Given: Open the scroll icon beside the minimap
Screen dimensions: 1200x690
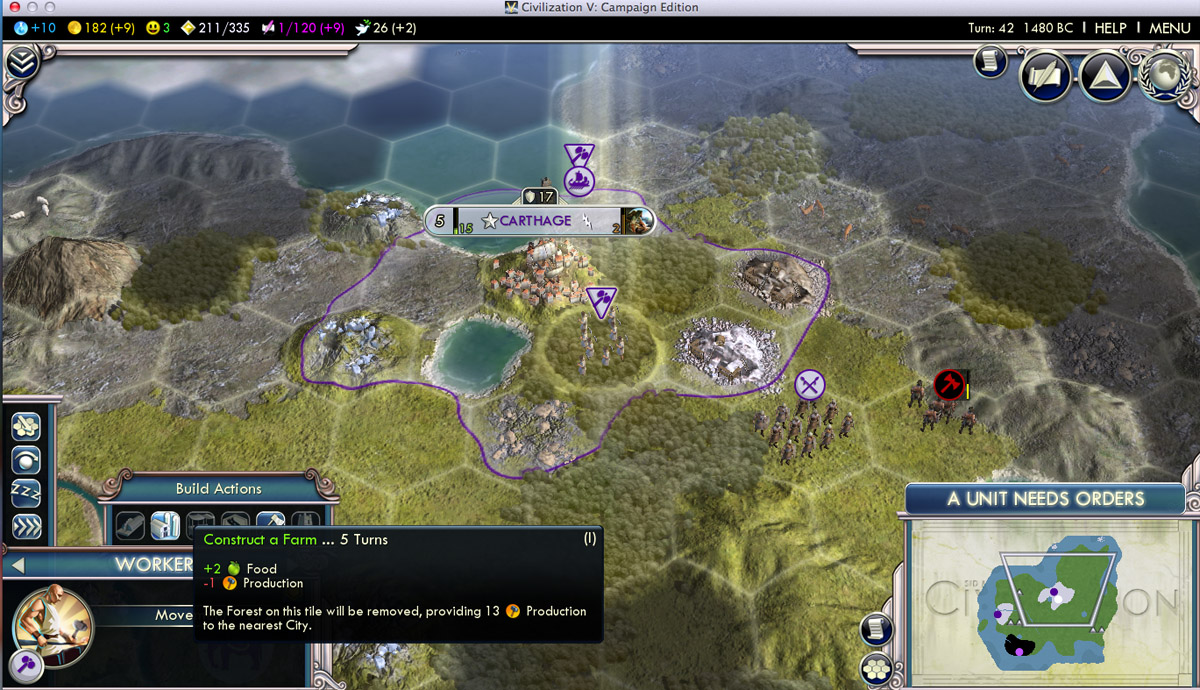Looking at the screenshot, I should coord(877,629).
